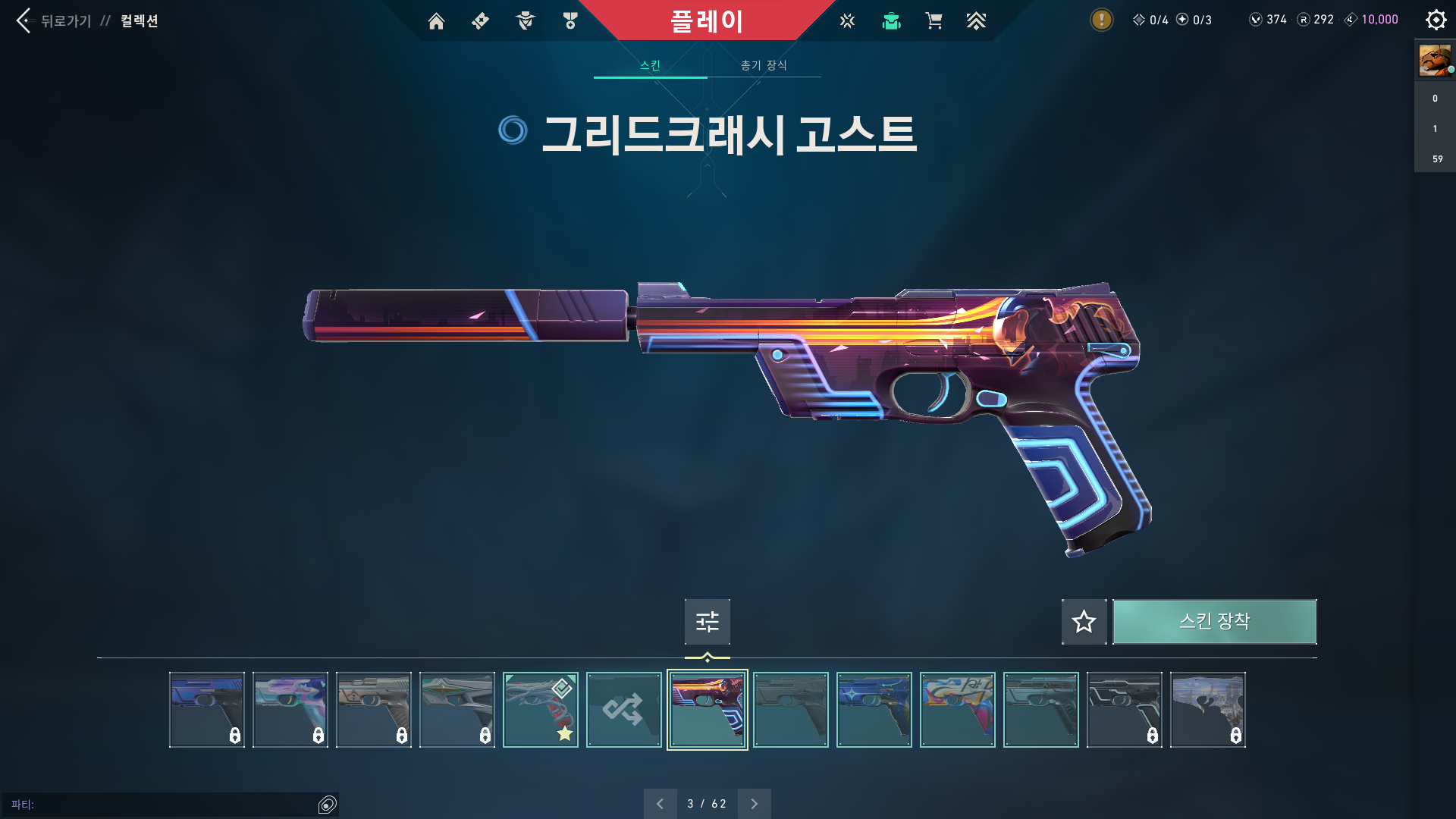The image size is (1456, 819).
Task: Open the home icon in top navigation
Action: click(436, 21)
